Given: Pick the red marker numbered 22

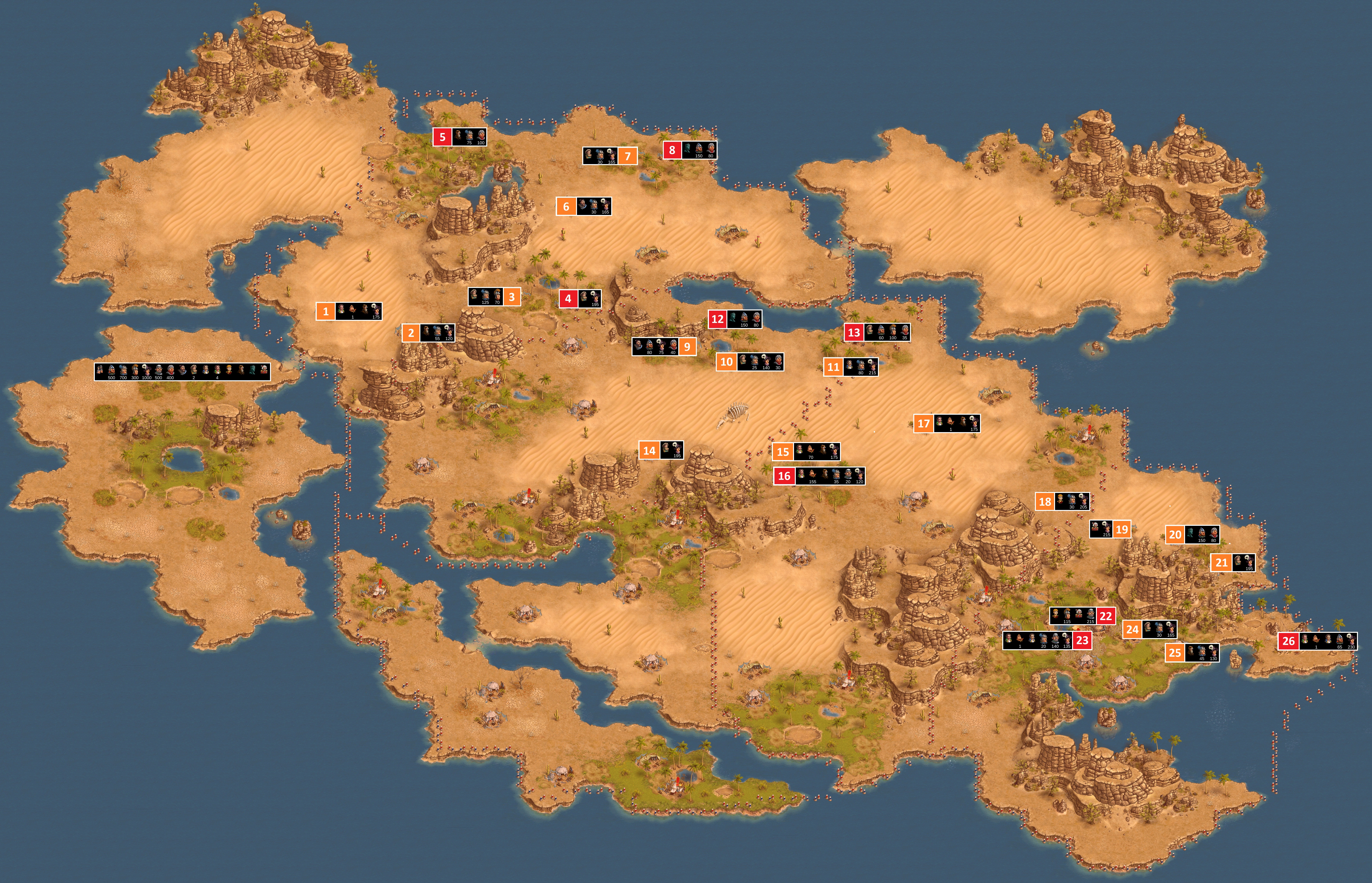Looking at the screenshot, I should (x=1105, y=616).
